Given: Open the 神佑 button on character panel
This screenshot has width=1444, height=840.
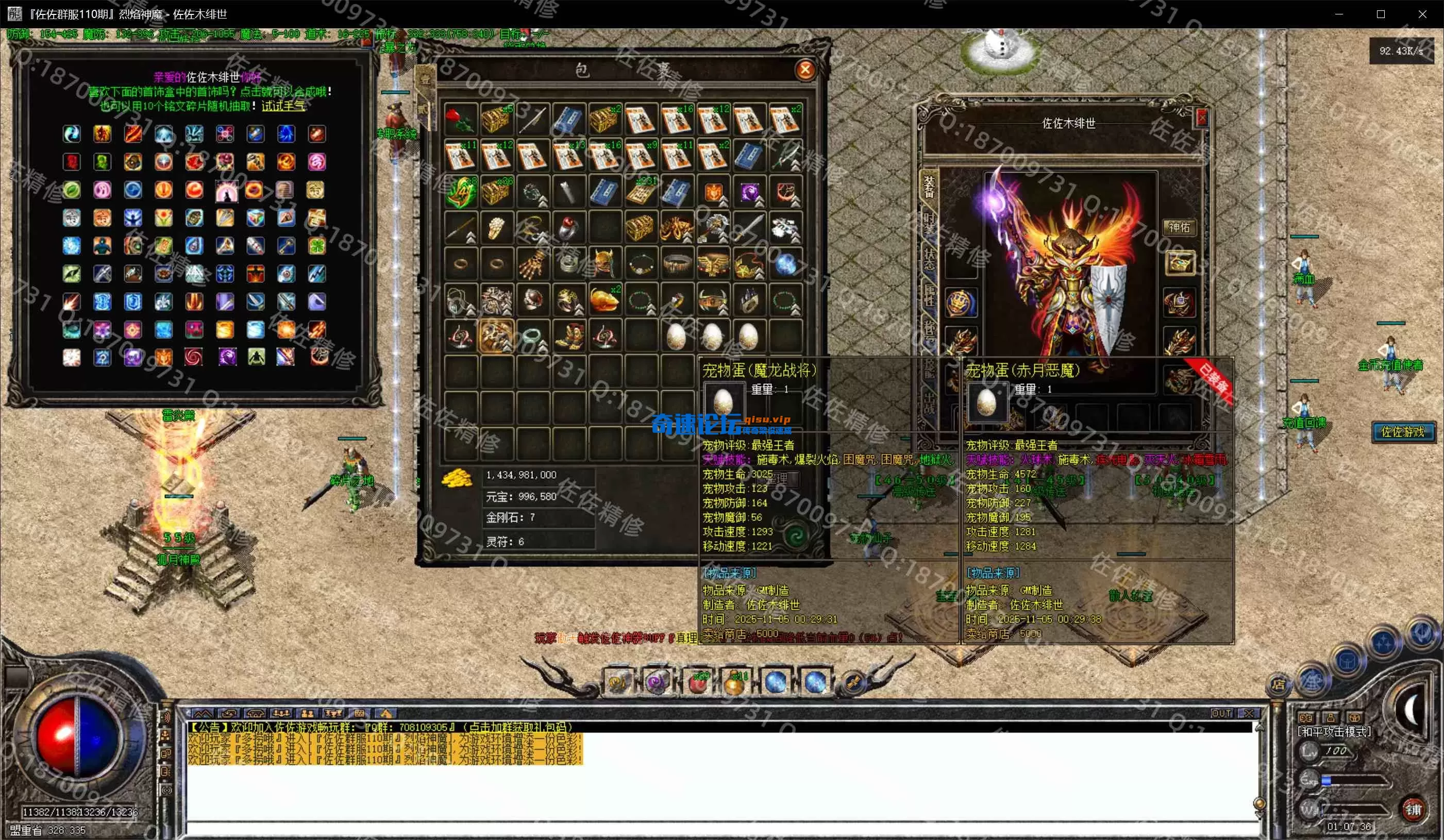Looking at the screenshot, I should tap(1179, 227).
